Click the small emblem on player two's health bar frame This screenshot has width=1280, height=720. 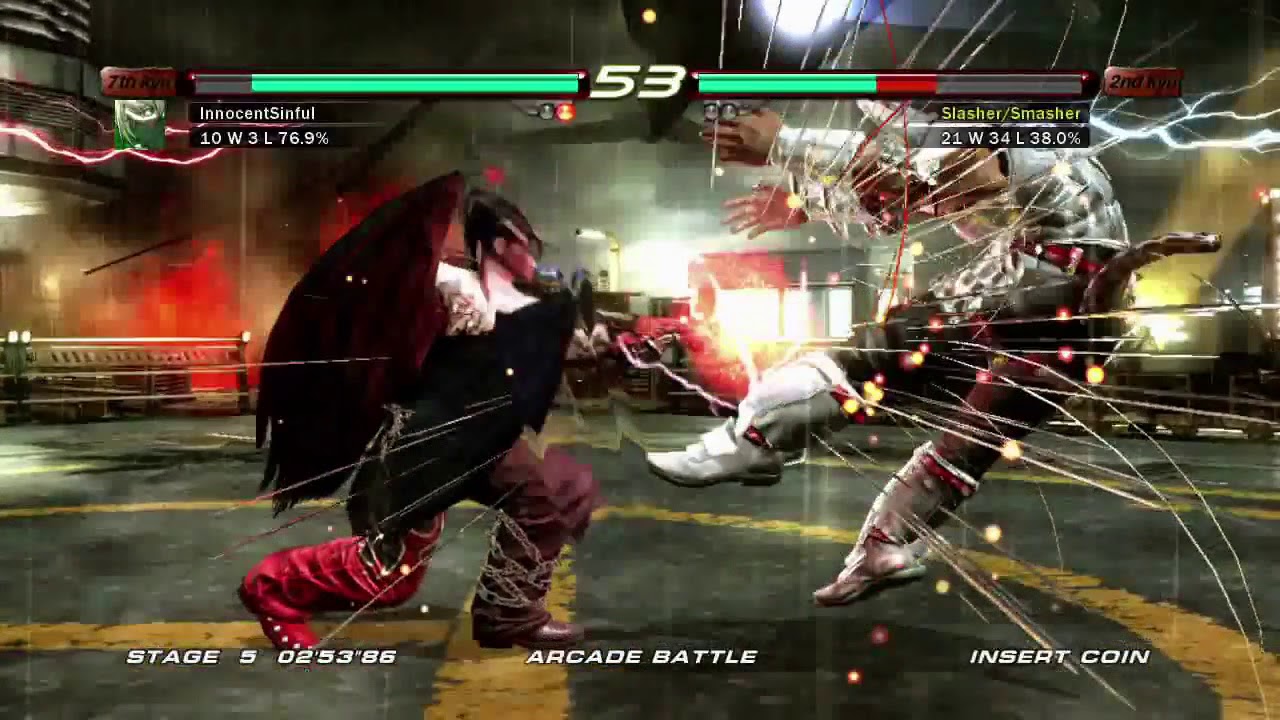point(1085,78)
